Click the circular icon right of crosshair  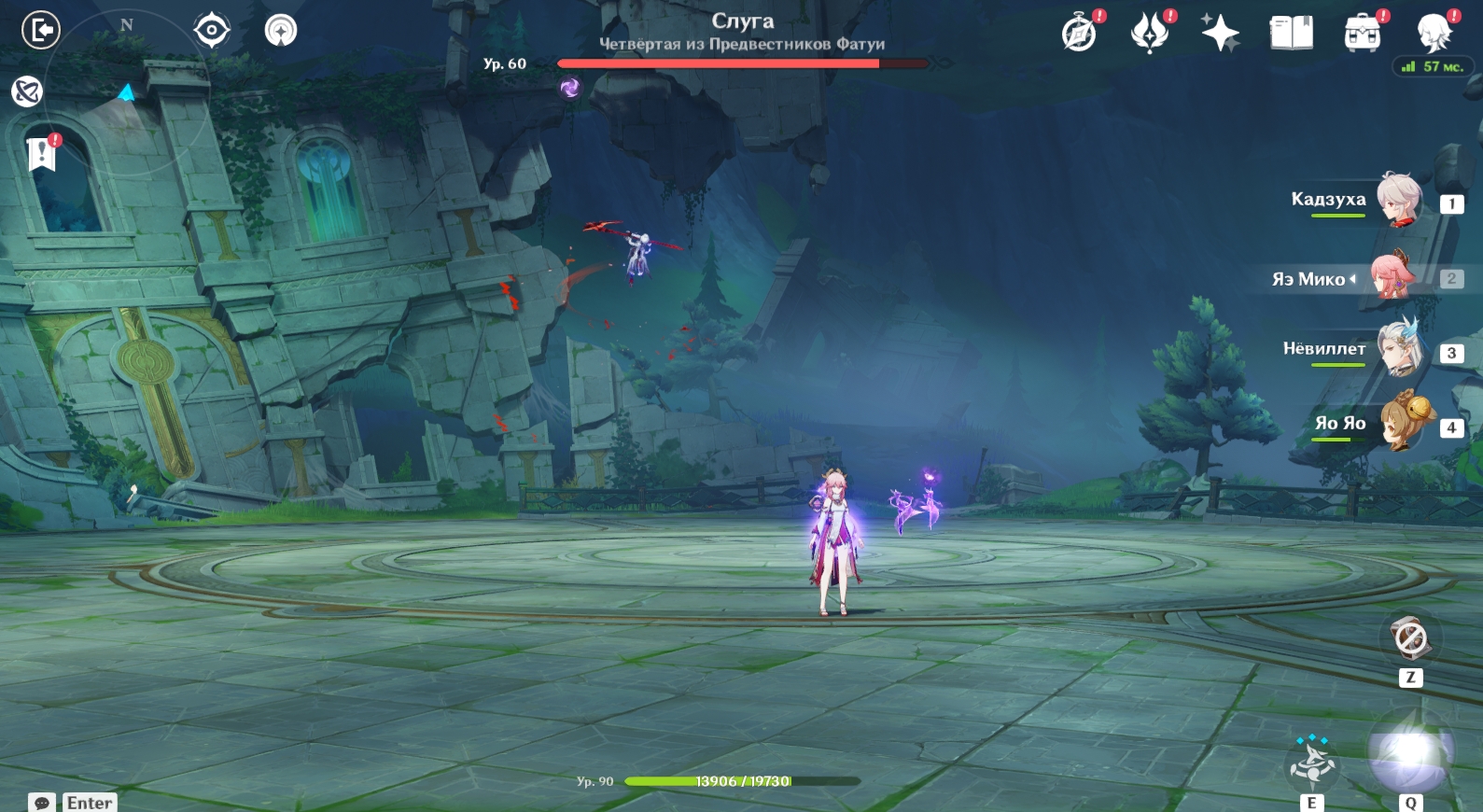(281, 30)
